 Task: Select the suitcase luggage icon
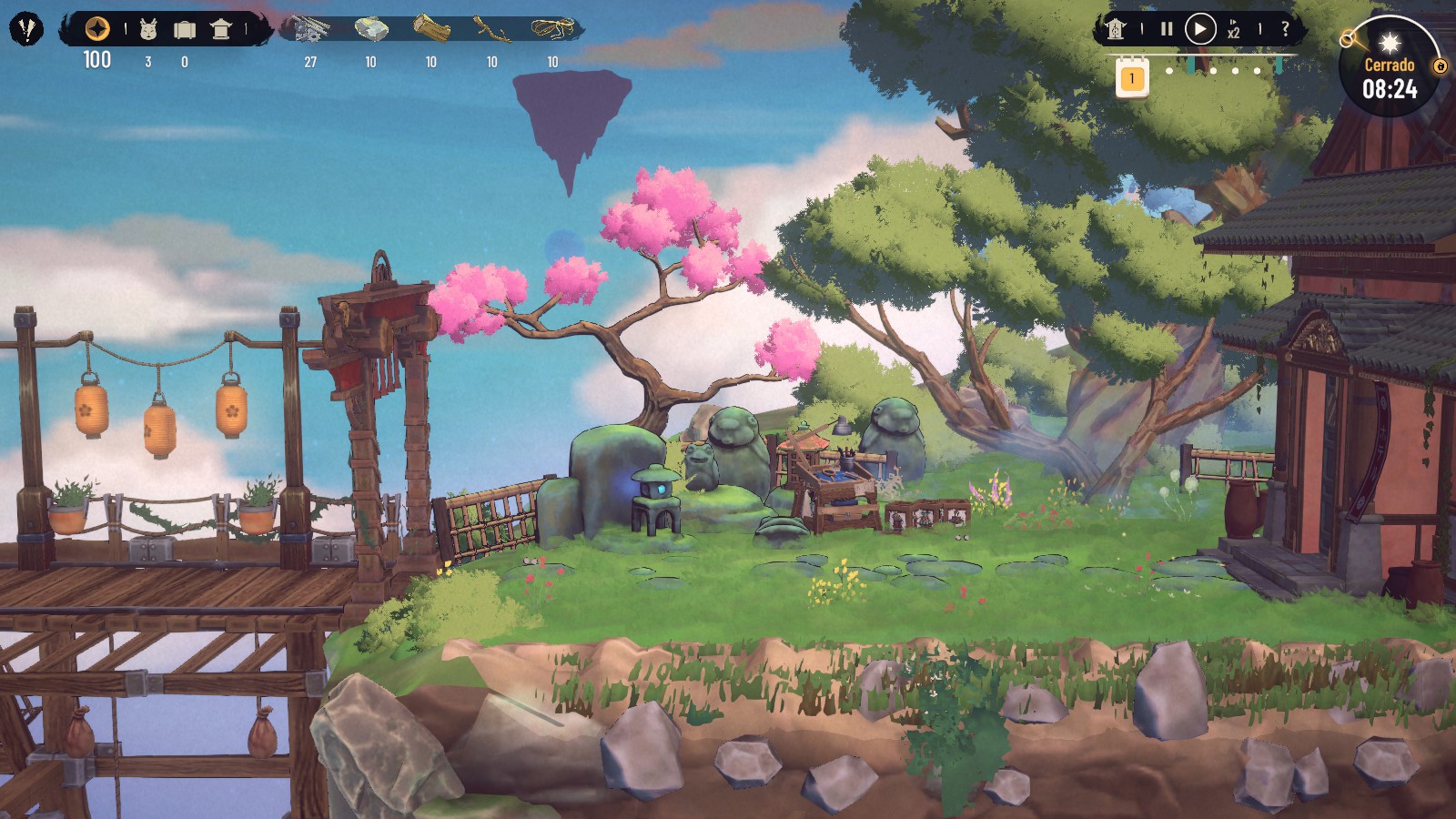185,30
